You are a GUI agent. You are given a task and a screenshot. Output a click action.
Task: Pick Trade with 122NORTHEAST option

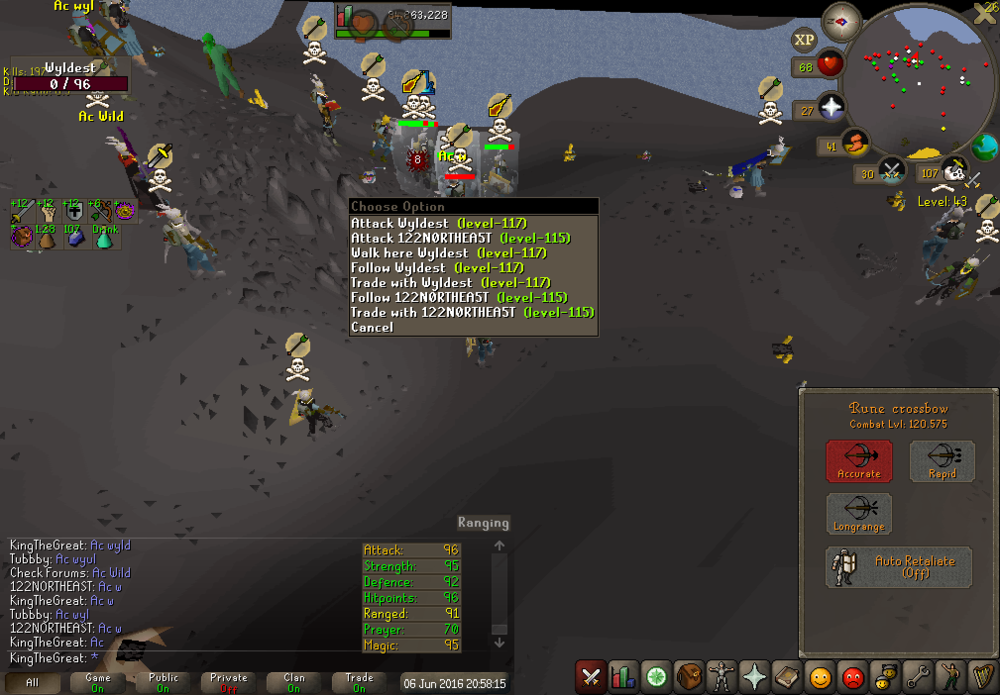tap(472, 312)
